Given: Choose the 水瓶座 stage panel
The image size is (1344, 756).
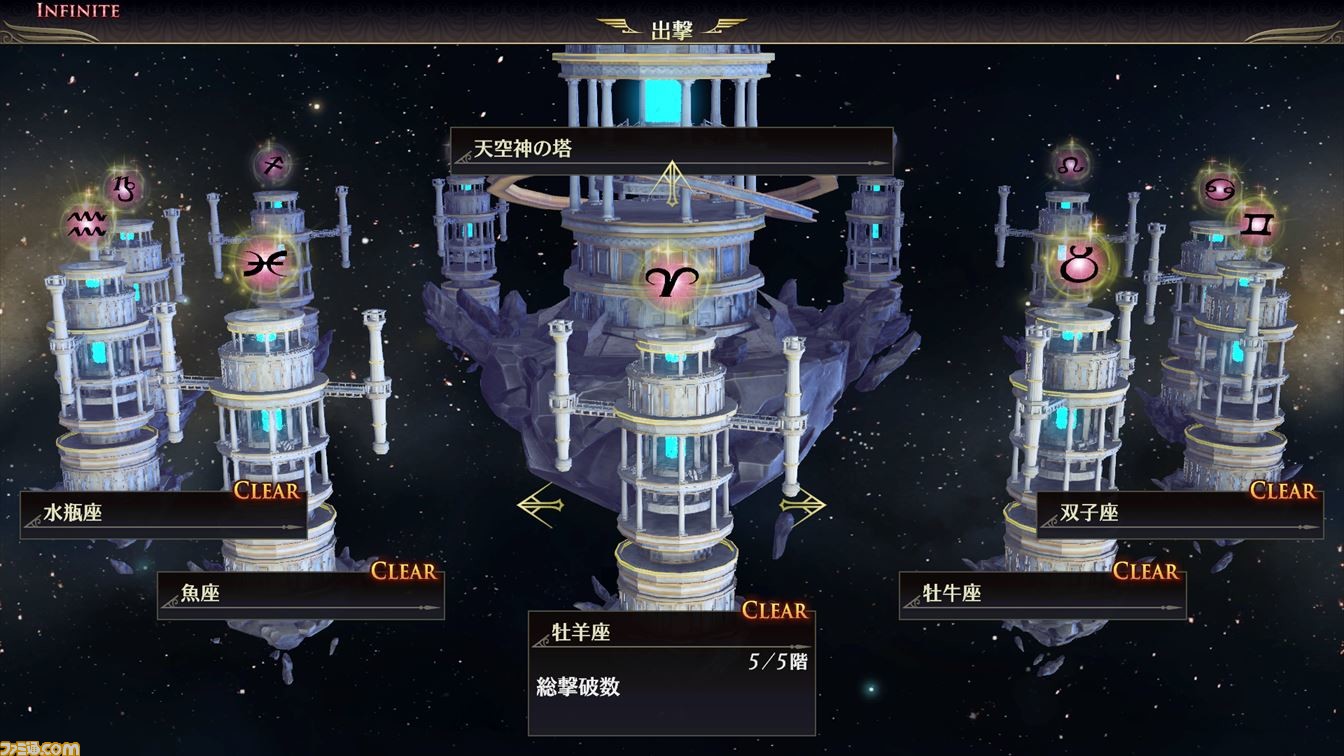Looking at the screenshot, I should pyautogui.click(x=163, y=514).
